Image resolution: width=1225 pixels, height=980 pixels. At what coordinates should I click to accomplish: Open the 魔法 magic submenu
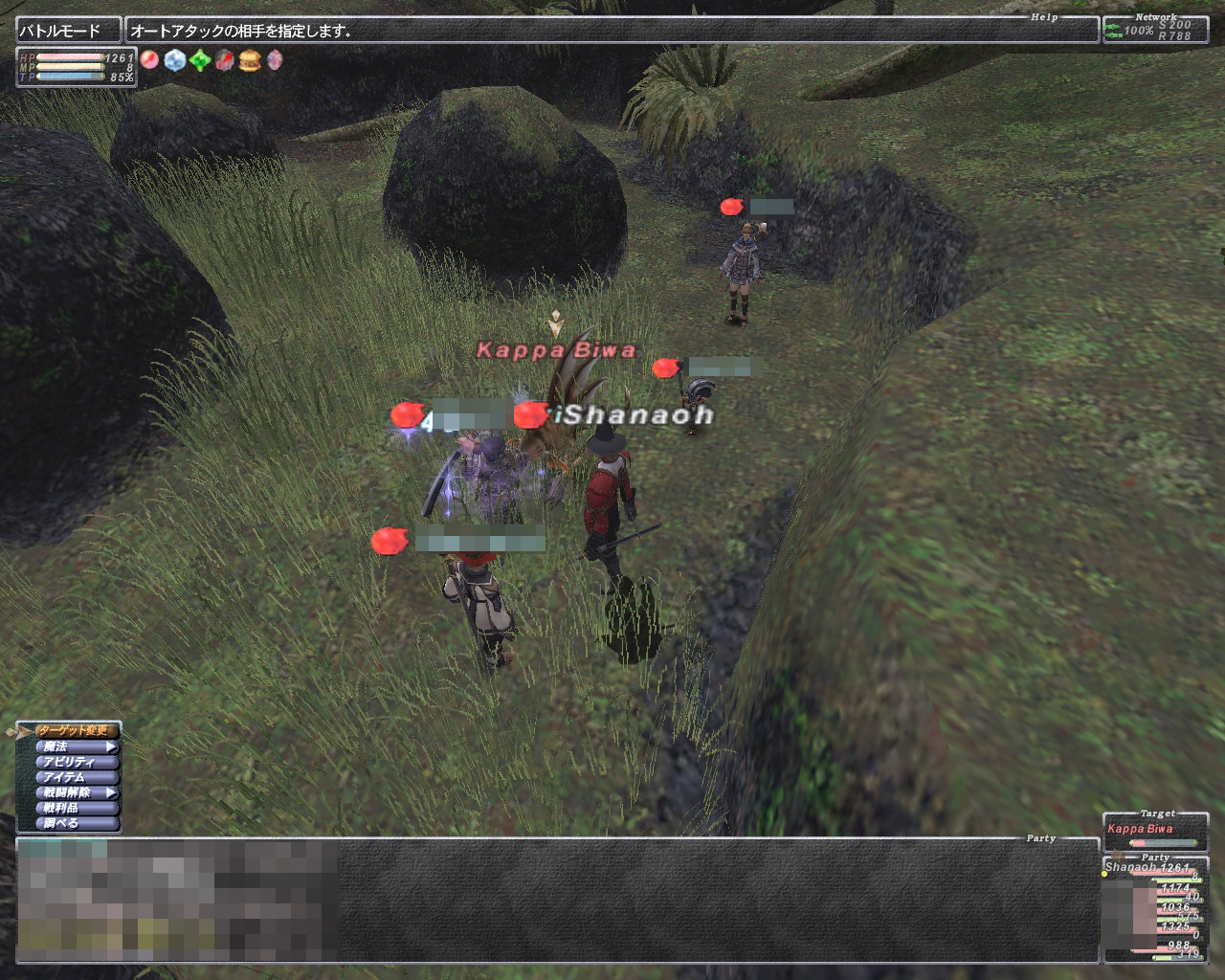75,746
